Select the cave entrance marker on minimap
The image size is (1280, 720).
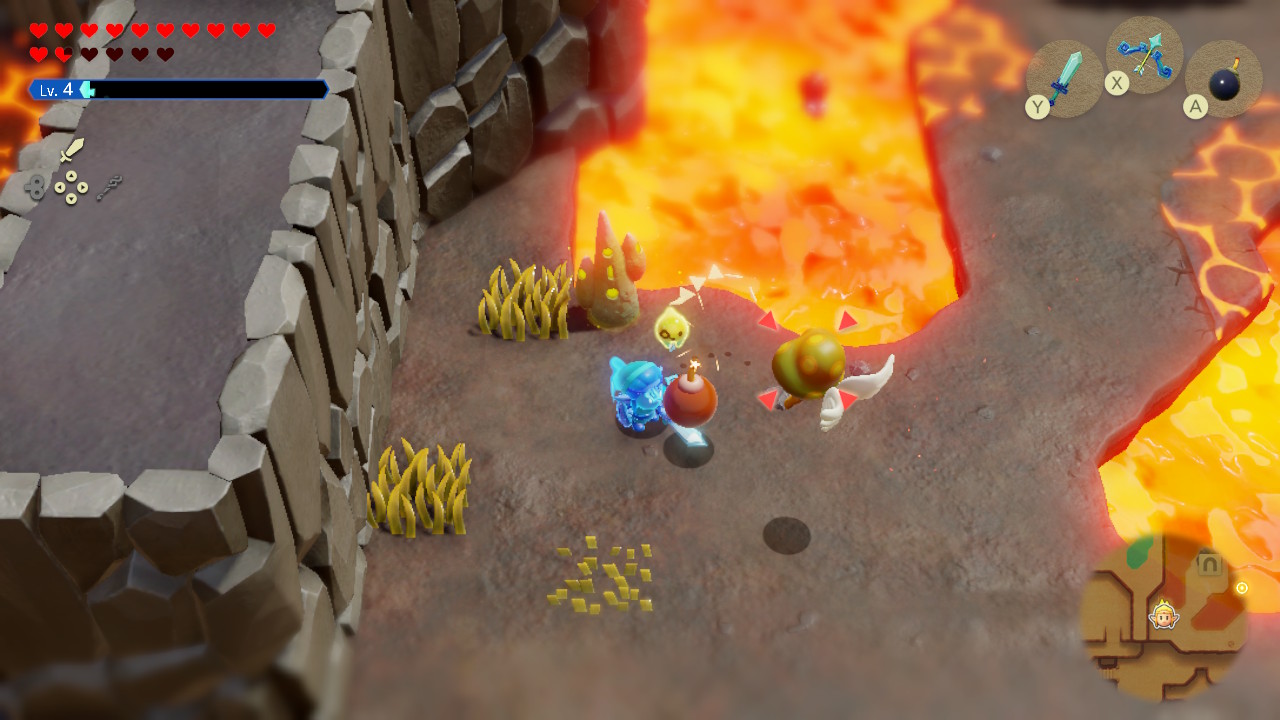click(1209, 564)
